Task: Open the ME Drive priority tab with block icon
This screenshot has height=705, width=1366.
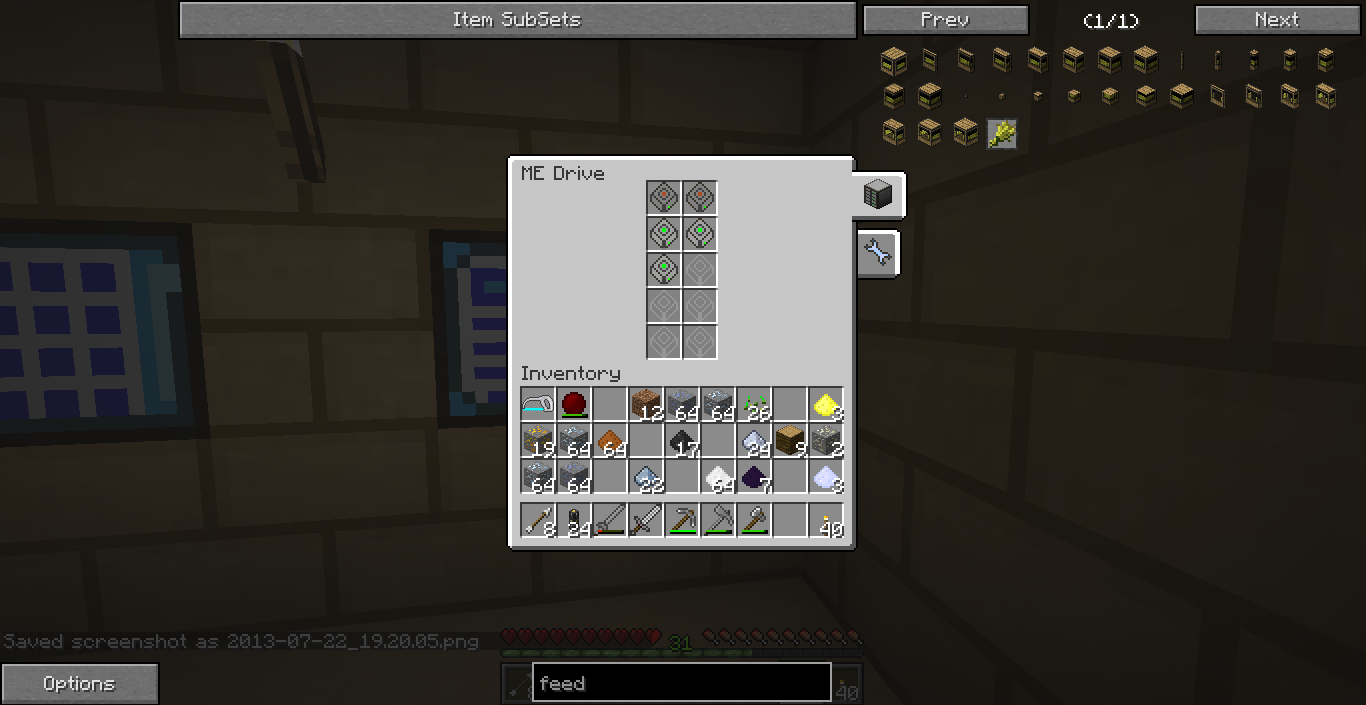Action: [x=878, y=196]
